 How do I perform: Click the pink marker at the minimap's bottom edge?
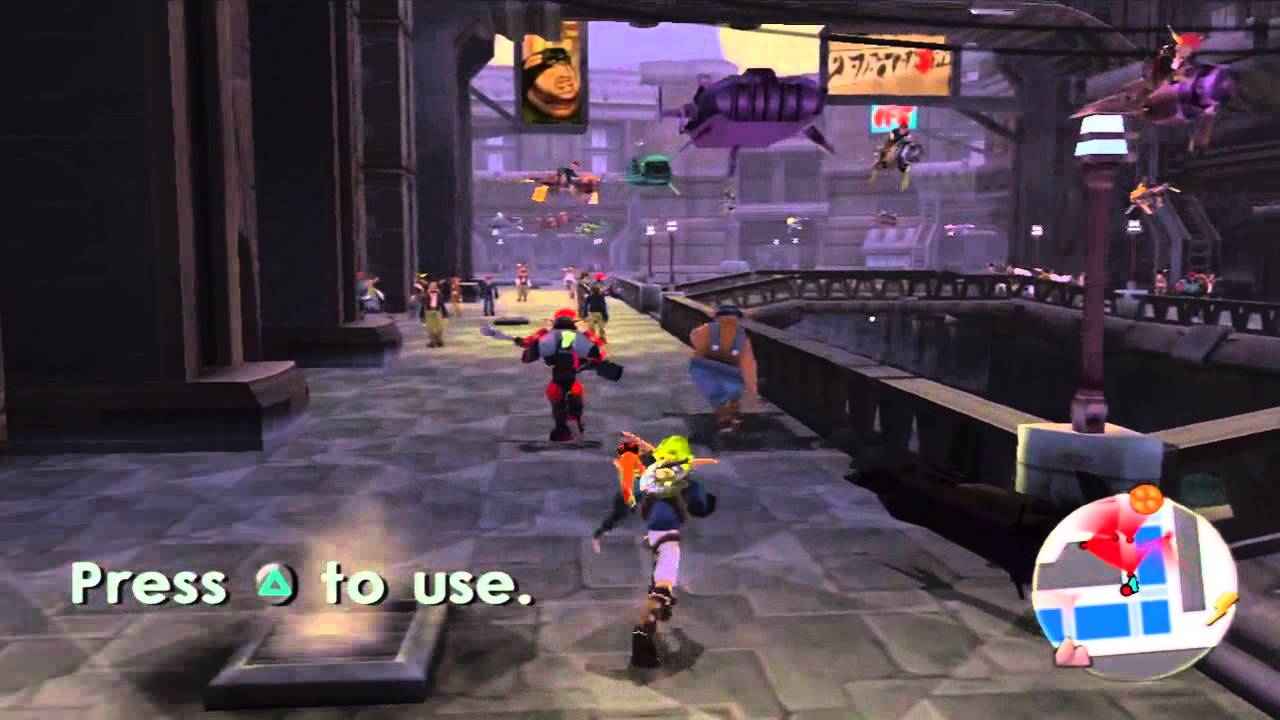pyautogui.click(x=1072, y=653)
